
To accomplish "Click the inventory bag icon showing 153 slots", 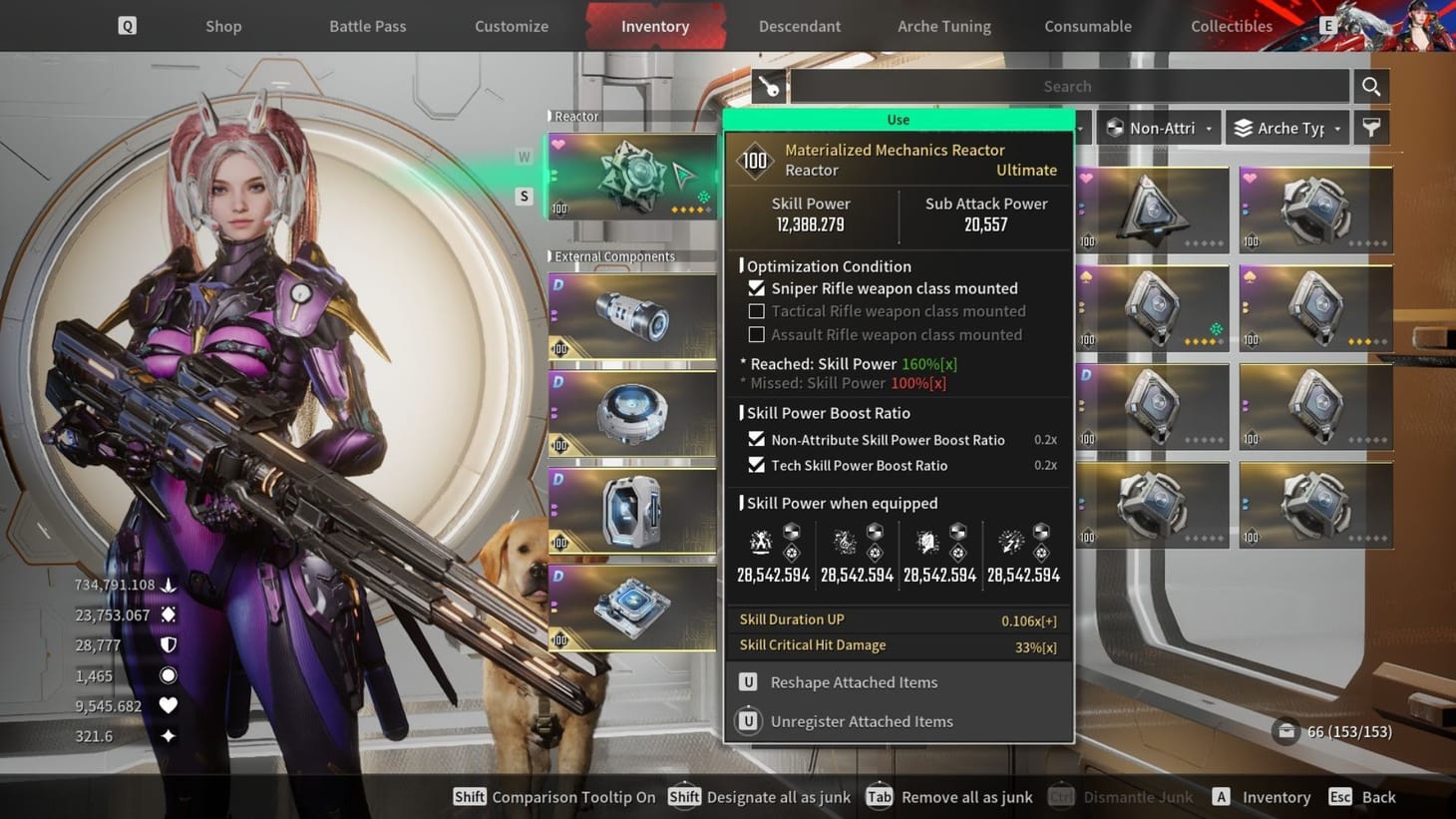I will 1285,731.
